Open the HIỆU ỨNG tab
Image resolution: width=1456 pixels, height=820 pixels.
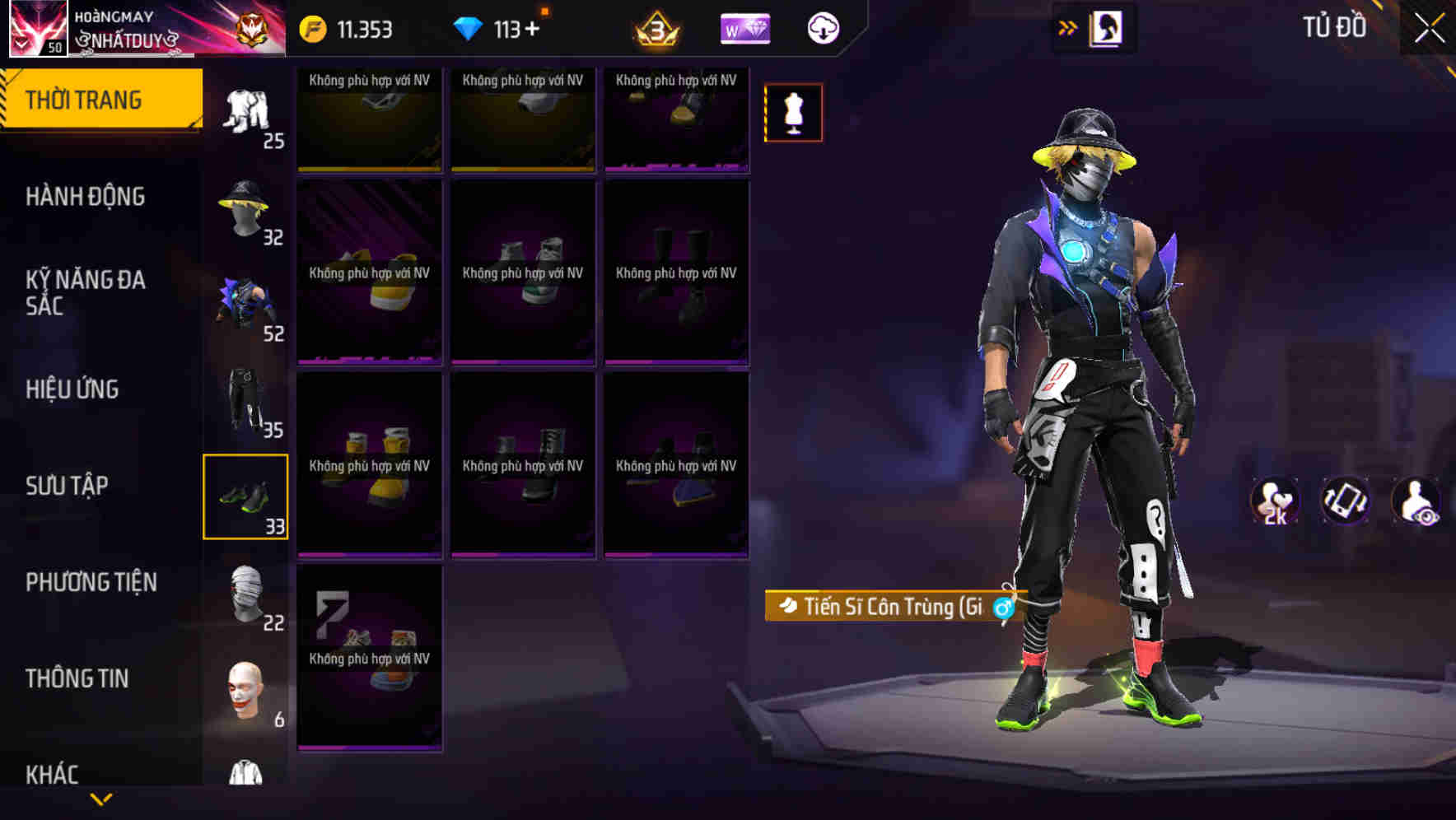(x=72, y=389)
